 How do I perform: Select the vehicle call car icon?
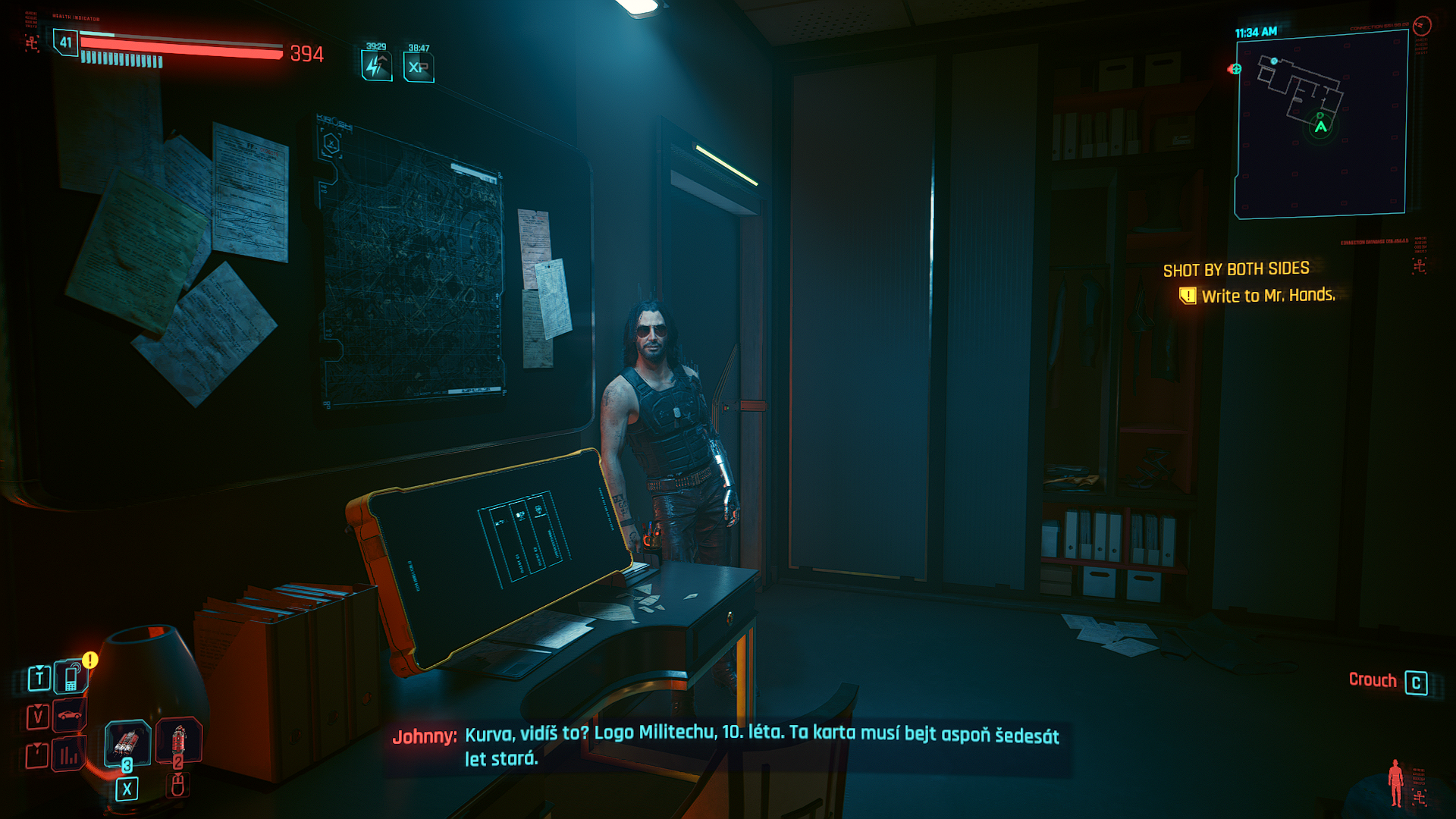point(69,715)
